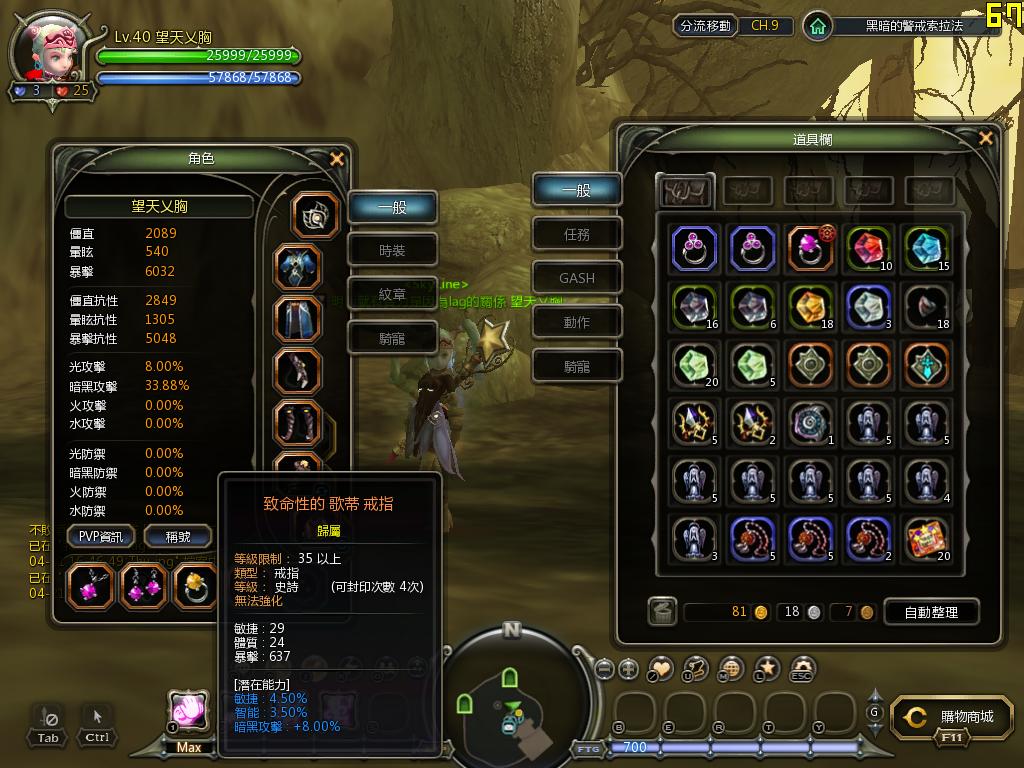Open the 紋章 tab in character panel

click(x=392, y=295)
